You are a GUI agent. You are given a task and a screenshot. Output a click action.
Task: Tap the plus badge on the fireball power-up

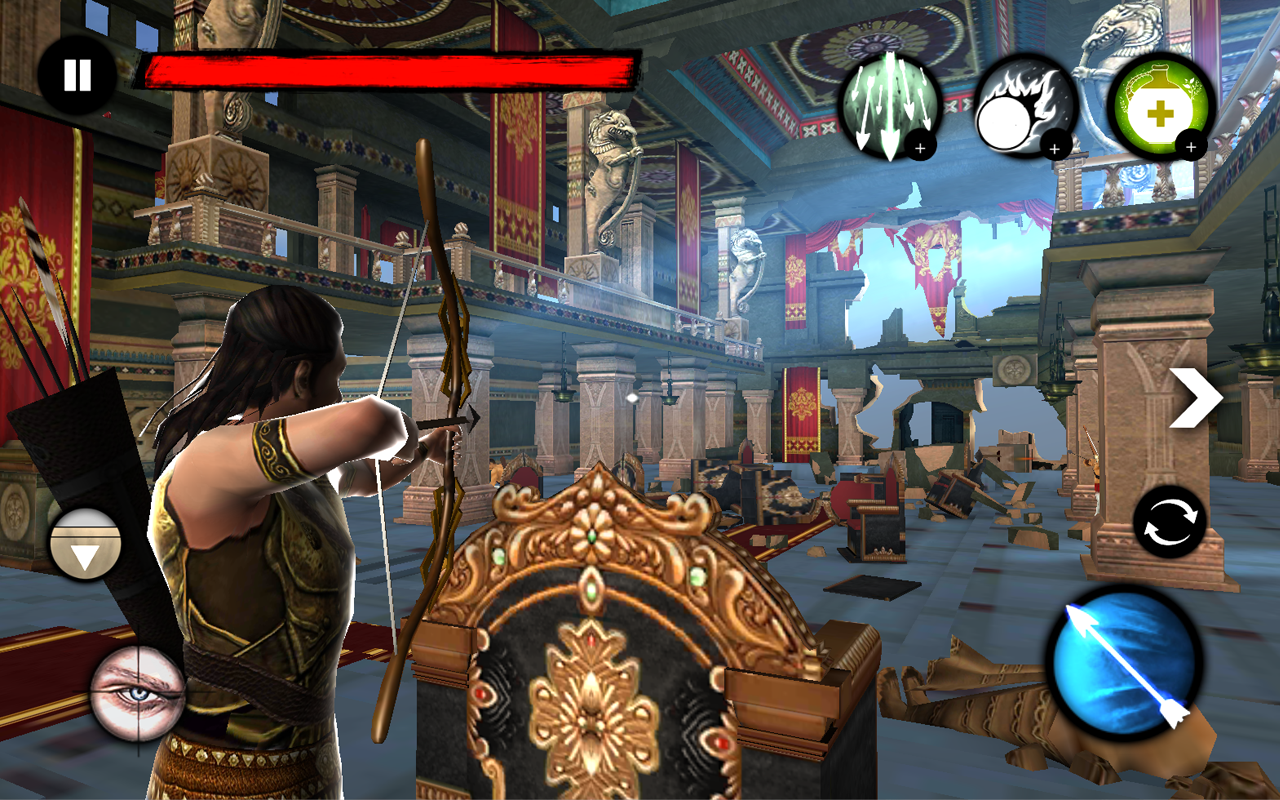(1052, 148)
